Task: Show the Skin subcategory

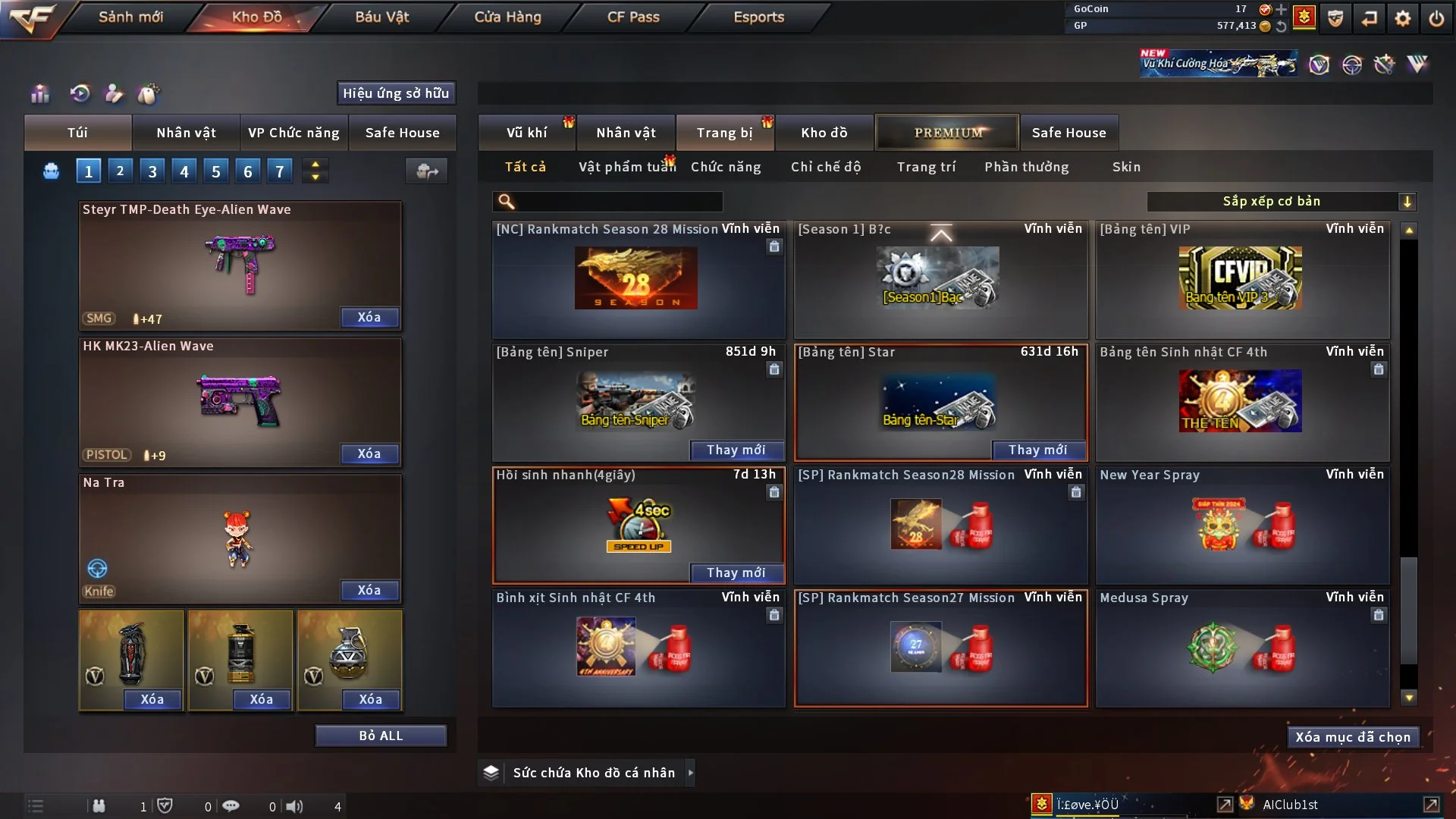Action: click(x=1126, y=167)
